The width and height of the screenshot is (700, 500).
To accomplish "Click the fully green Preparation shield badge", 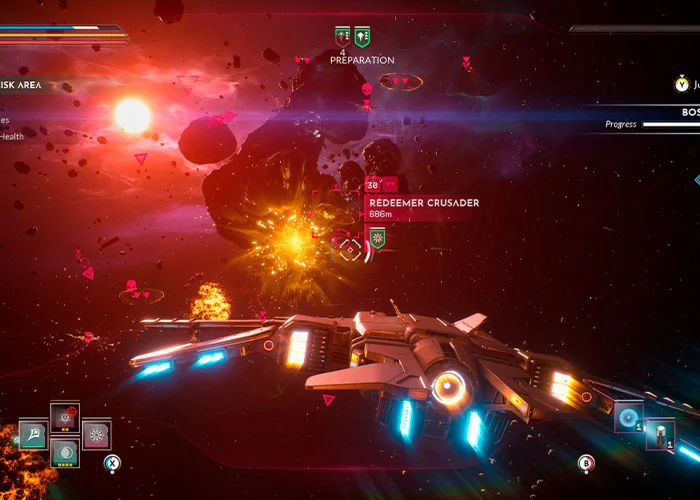I will [x=362, y=38].
